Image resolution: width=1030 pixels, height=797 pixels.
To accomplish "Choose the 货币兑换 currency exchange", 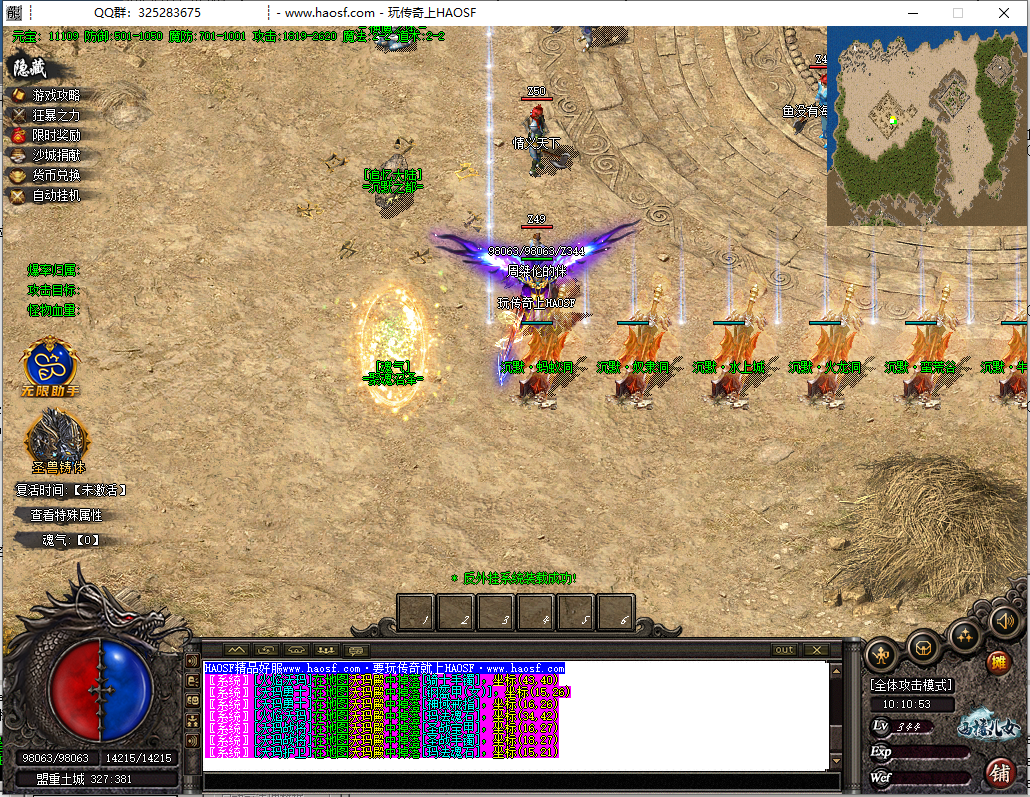I will [56, 175].
